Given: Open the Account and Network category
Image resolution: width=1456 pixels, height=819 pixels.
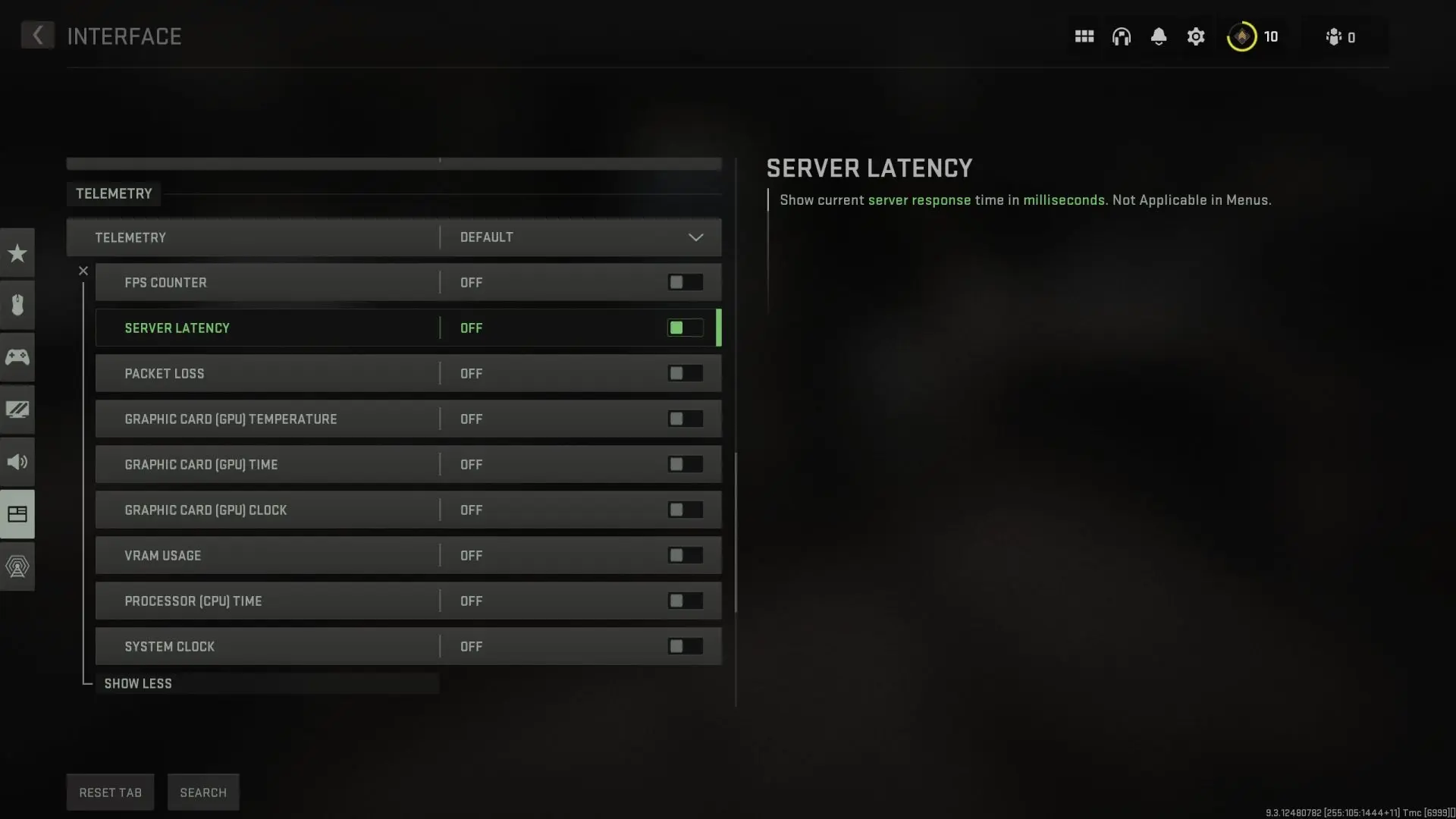Looking at the screenshot, I should [17, 566].
